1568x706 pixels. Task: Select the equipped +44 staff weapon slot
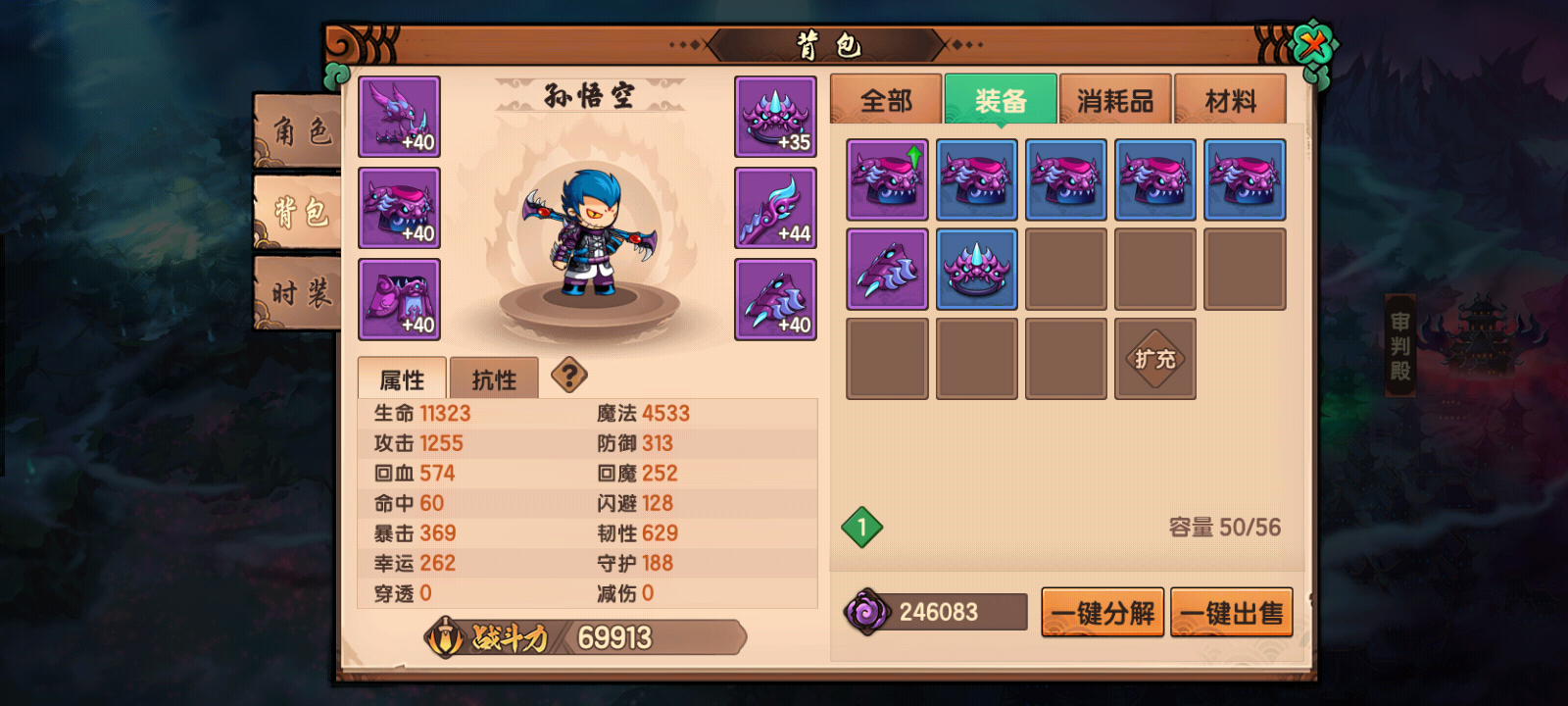[775, 208]
